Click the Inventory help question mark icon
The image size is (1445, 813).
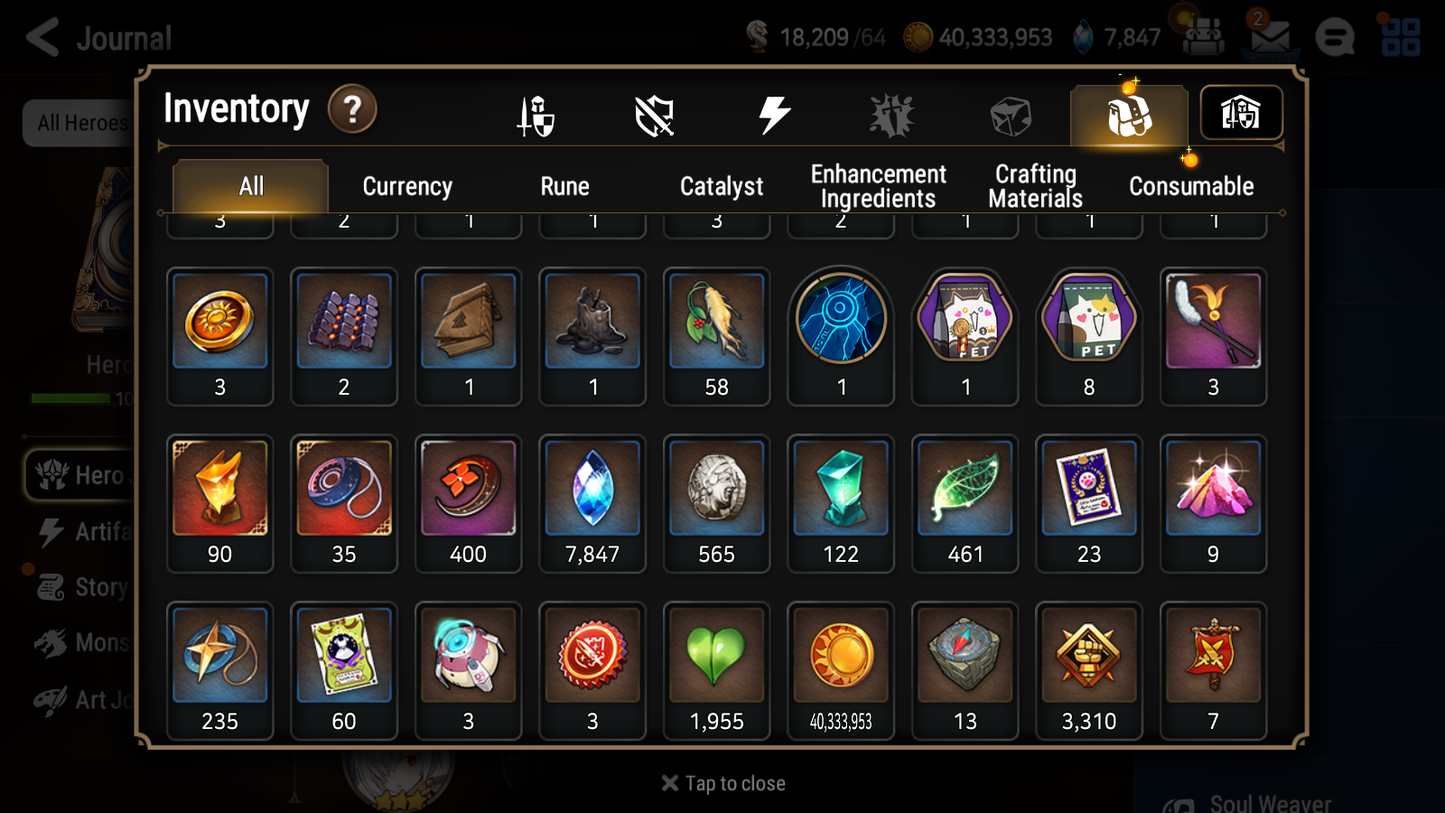click(x=352, y=110)
